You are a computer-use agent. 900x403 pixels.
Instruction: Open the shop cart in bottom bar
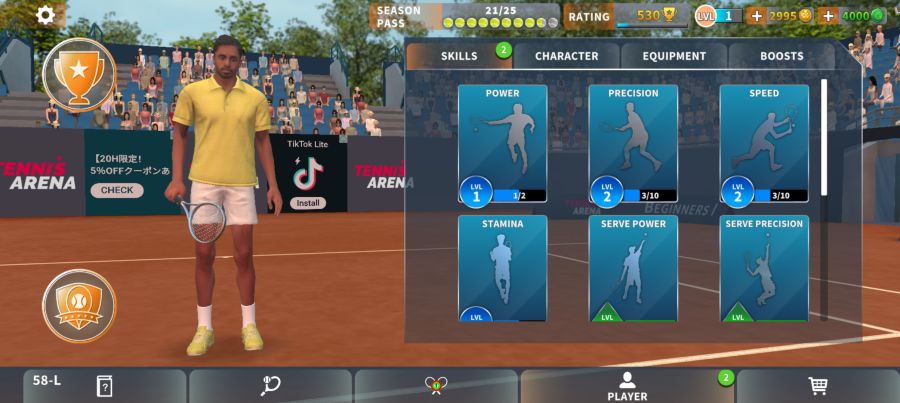817,386
